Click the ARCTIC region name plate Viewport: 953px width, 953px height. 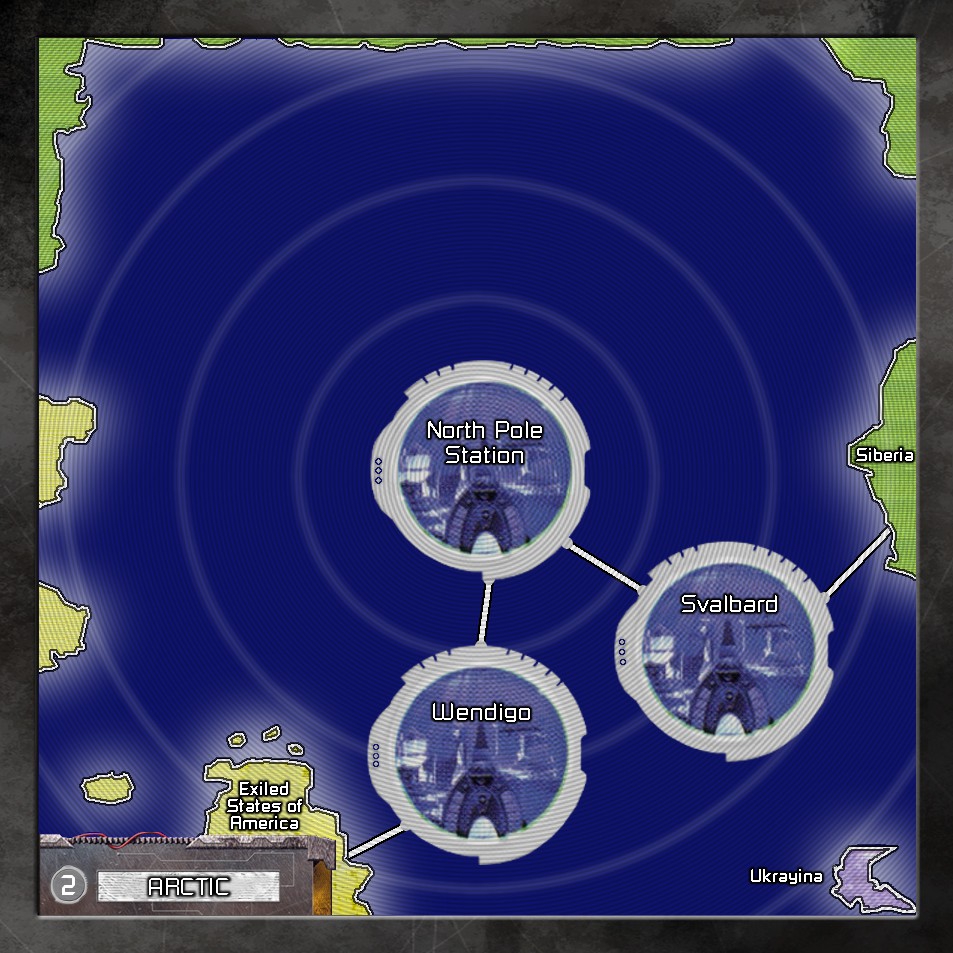pyautogui.click(x=188, y=886)
